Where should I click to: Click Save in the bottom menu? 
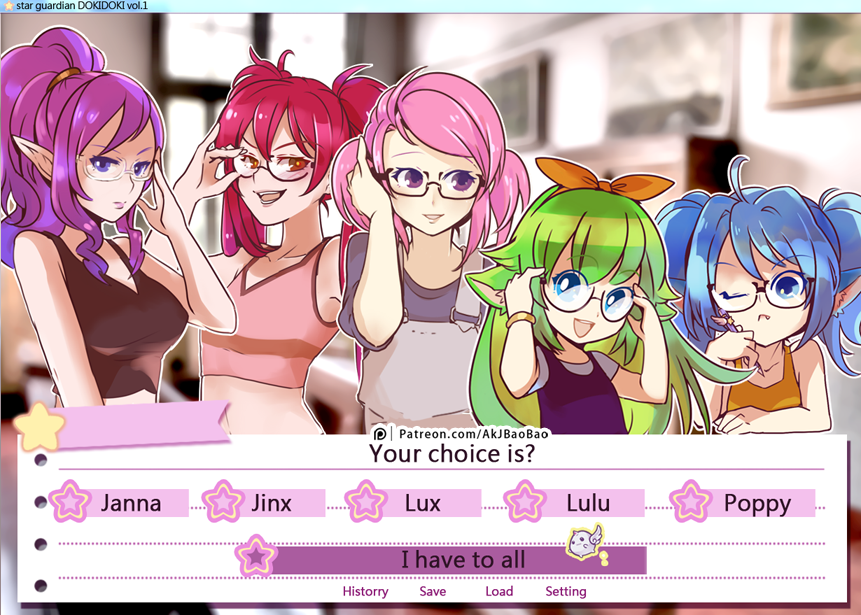(433, 591)
